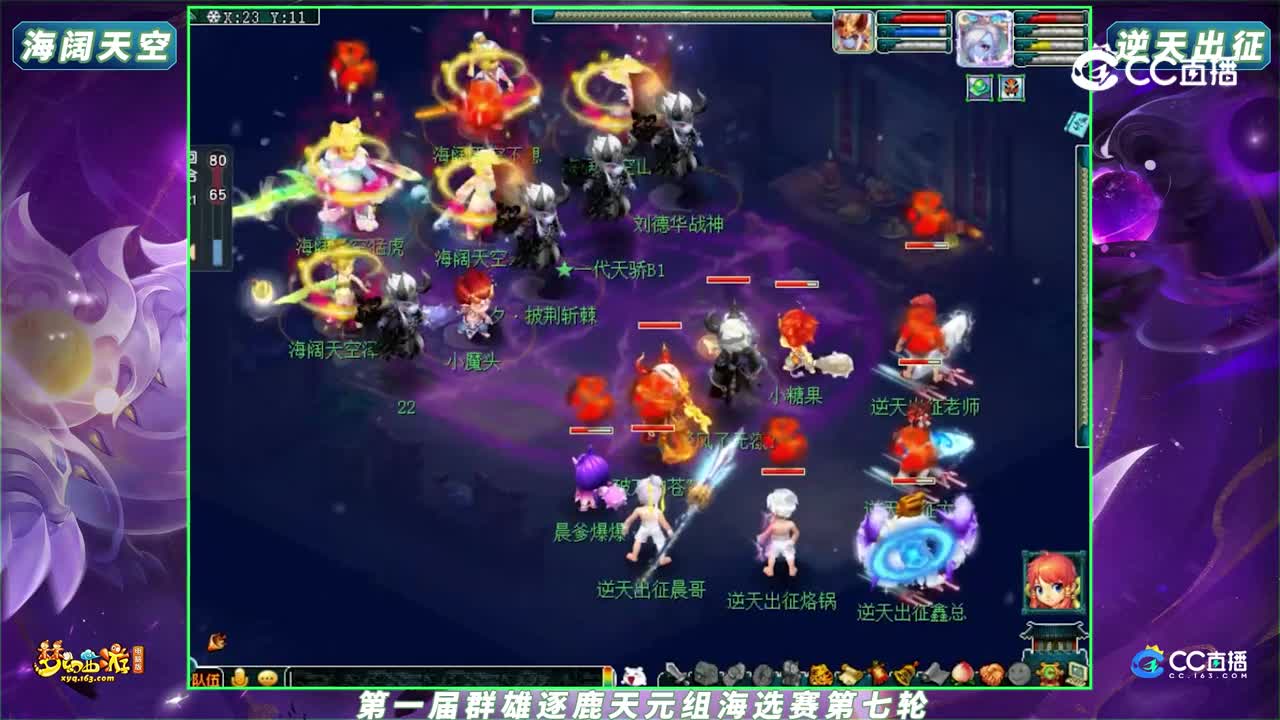This screenshot has width=1280, height=720.
Task: Click the golden bell battle icon
Action: tap(904, 673)
